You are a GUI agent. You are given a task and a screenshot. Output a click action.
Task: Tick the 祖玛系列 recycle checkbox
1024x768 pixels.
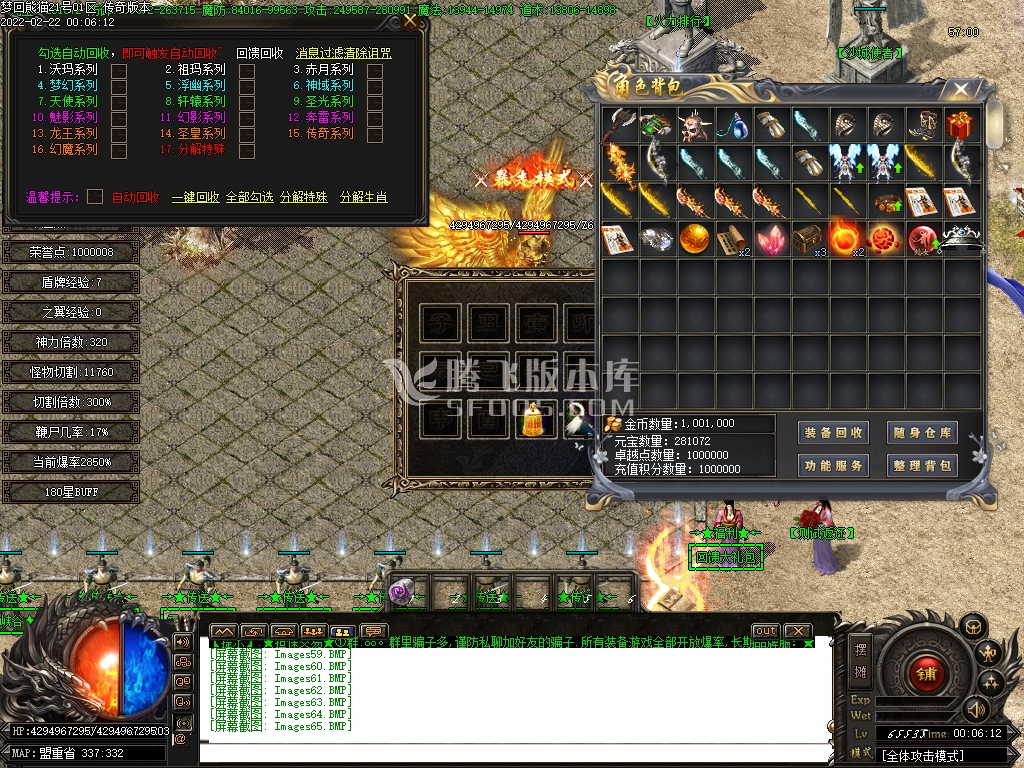247,71
